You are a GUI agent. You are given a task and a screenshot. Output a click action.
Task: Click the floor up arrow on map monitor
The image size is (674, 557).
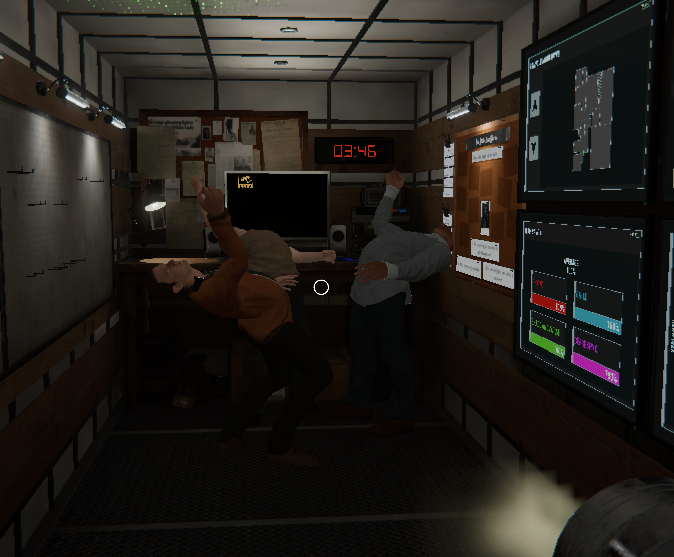click(535, 102)
